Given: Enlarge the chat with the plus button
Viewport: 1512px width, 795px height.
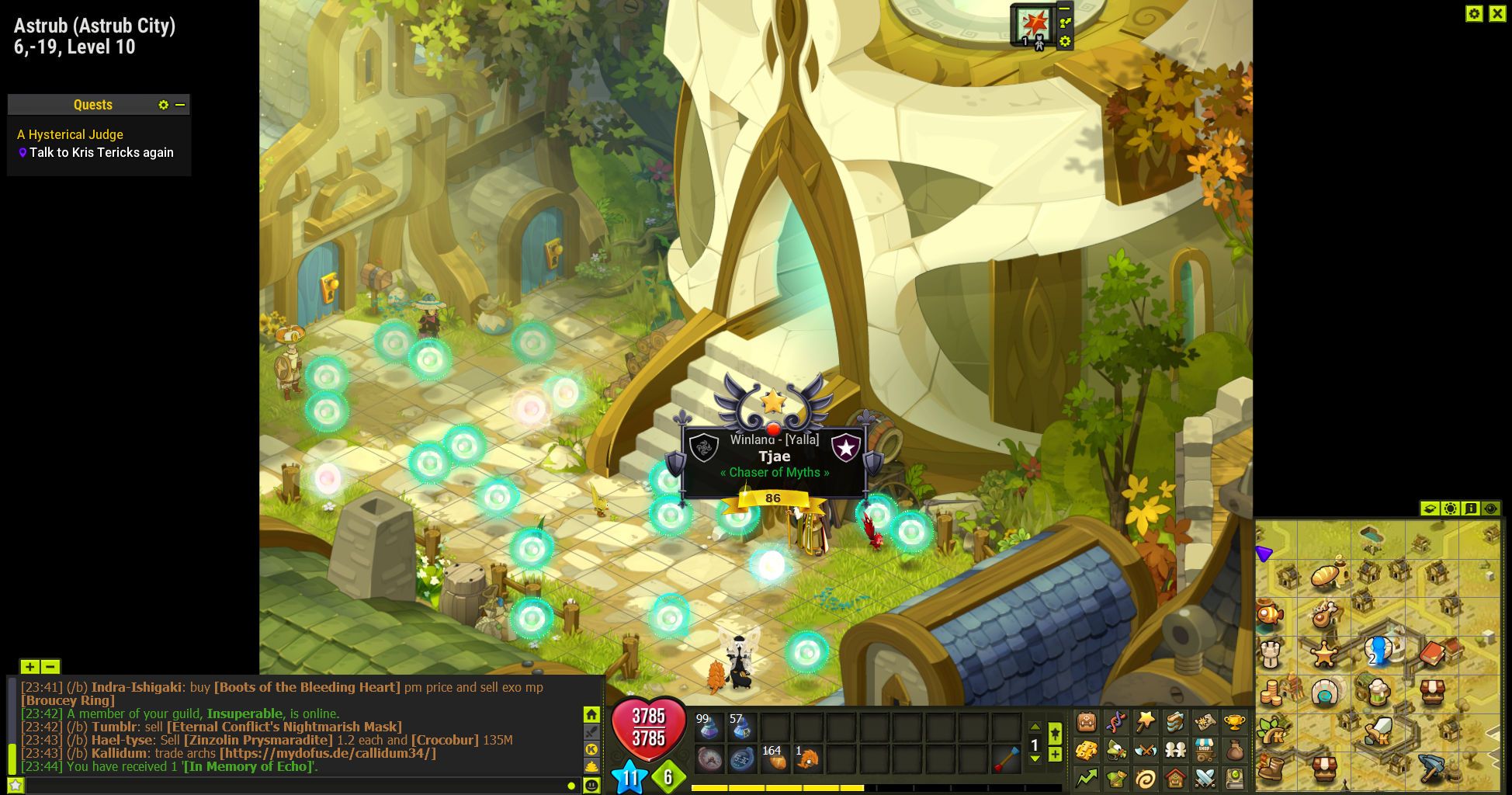Looking at the screenshot, I should click(29, 666).
